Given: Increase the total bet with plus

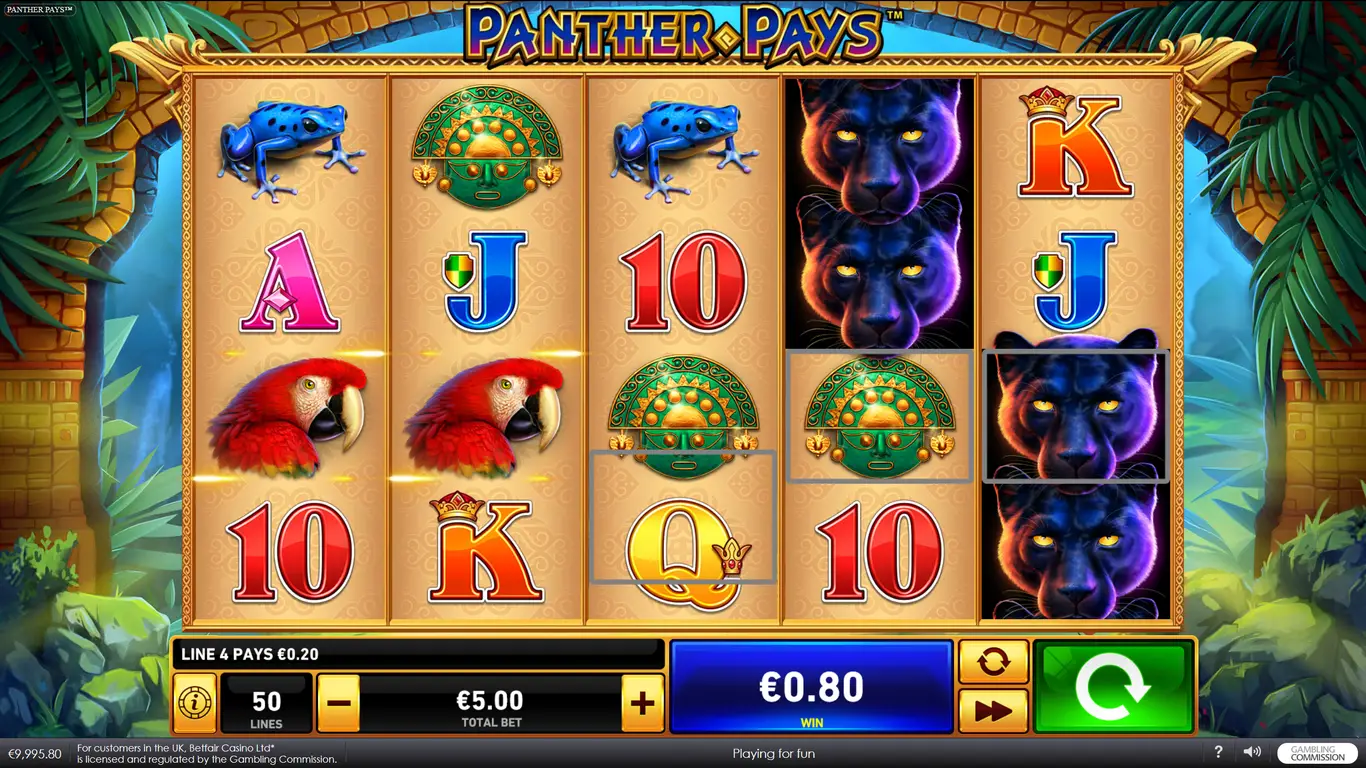Looking at the screenshot, I should (642, 703).
